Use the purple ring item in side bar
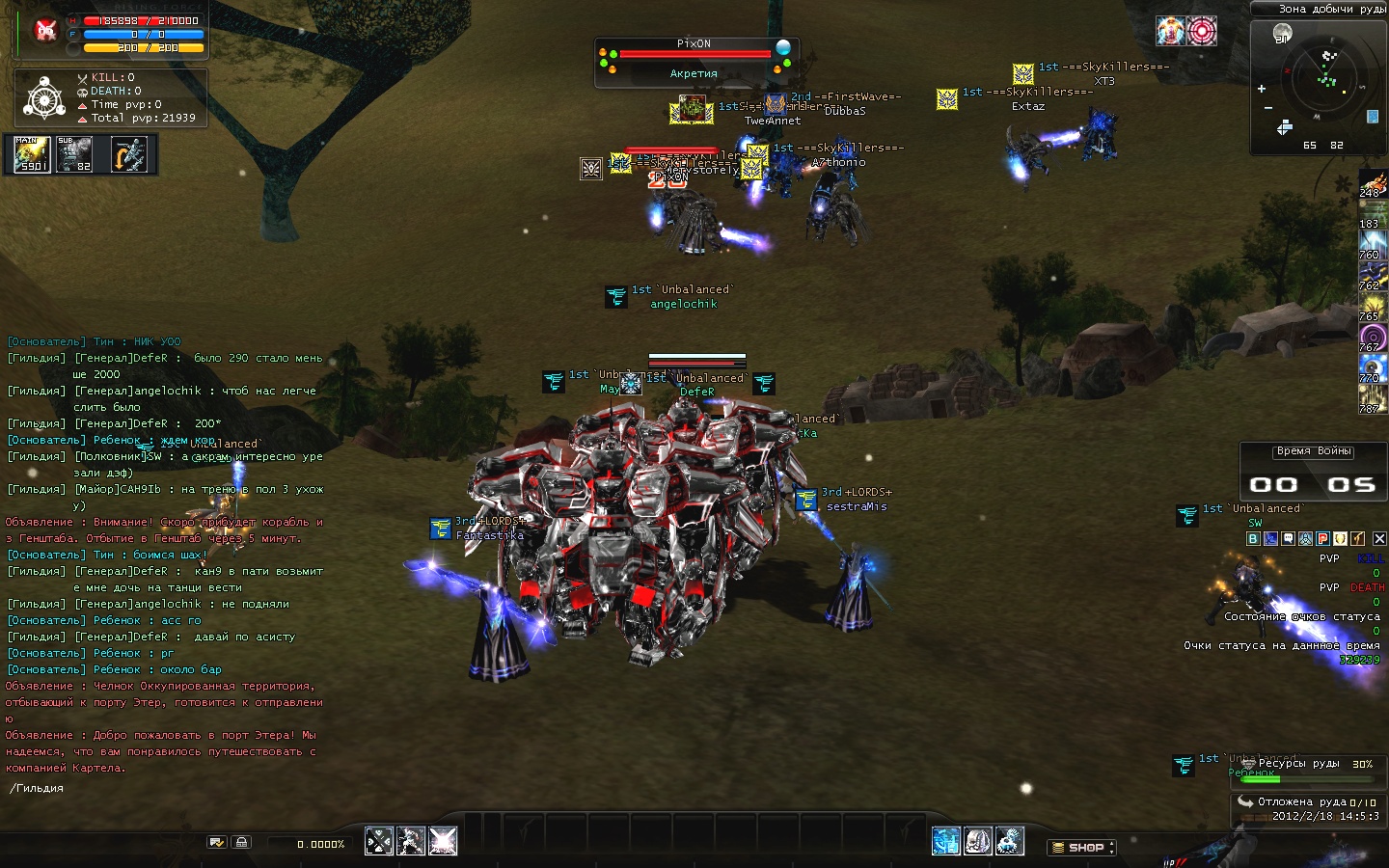This screenshot has width=1389, height=868. 1373,338
